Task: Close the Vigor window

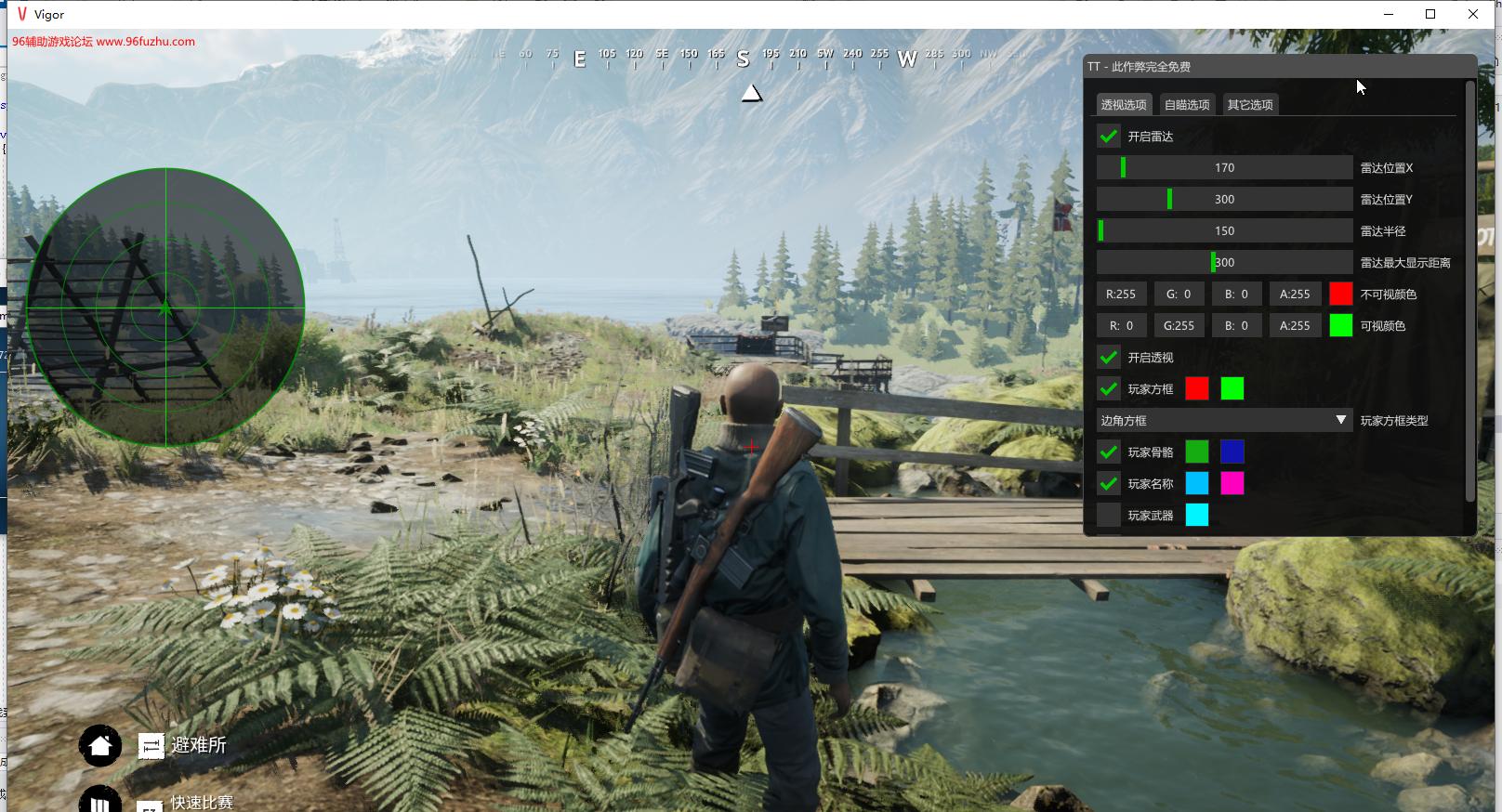Action: [1473, 14]
